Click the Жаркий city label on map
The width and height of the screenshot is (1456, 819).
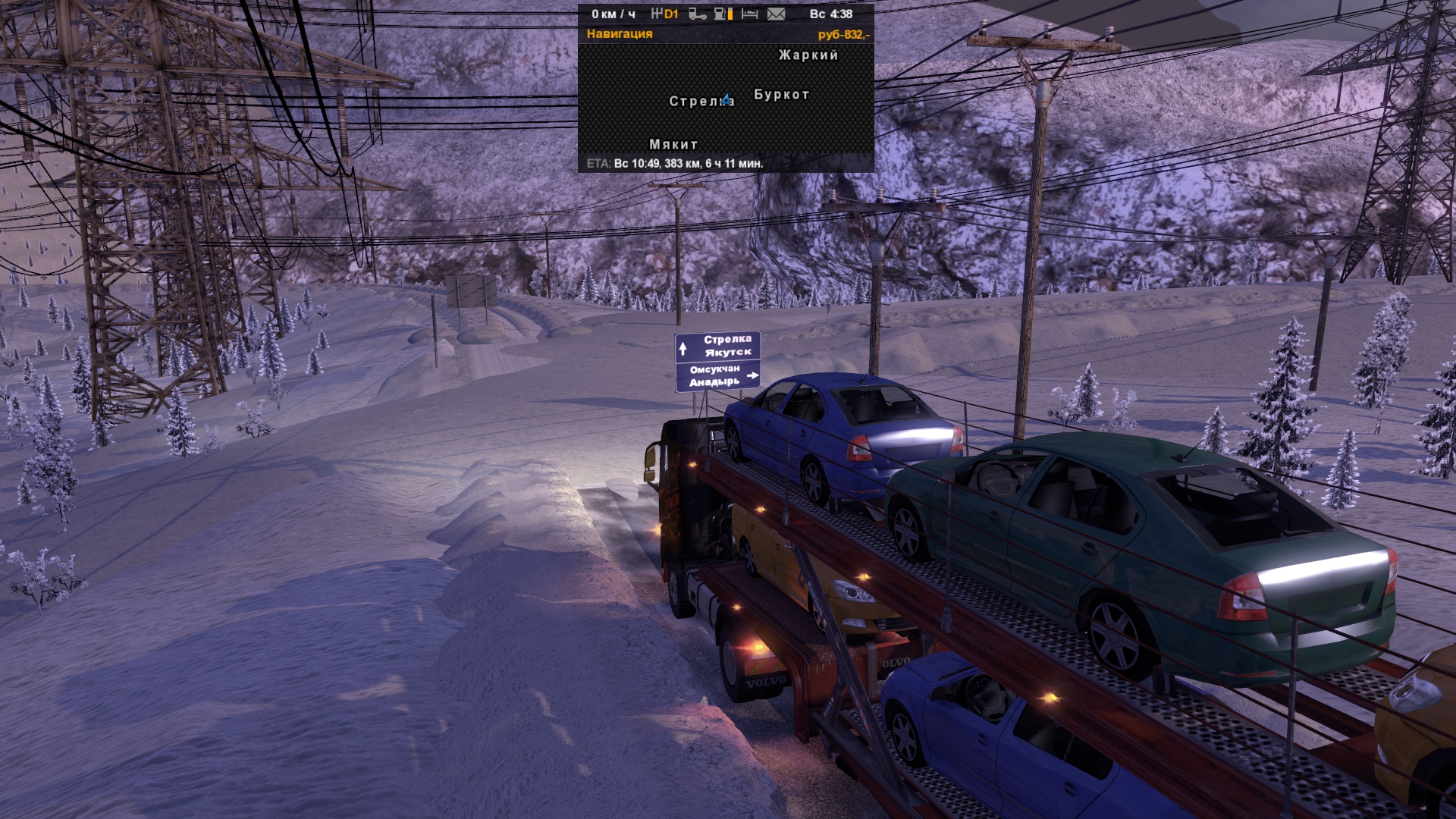click(808, 55)
